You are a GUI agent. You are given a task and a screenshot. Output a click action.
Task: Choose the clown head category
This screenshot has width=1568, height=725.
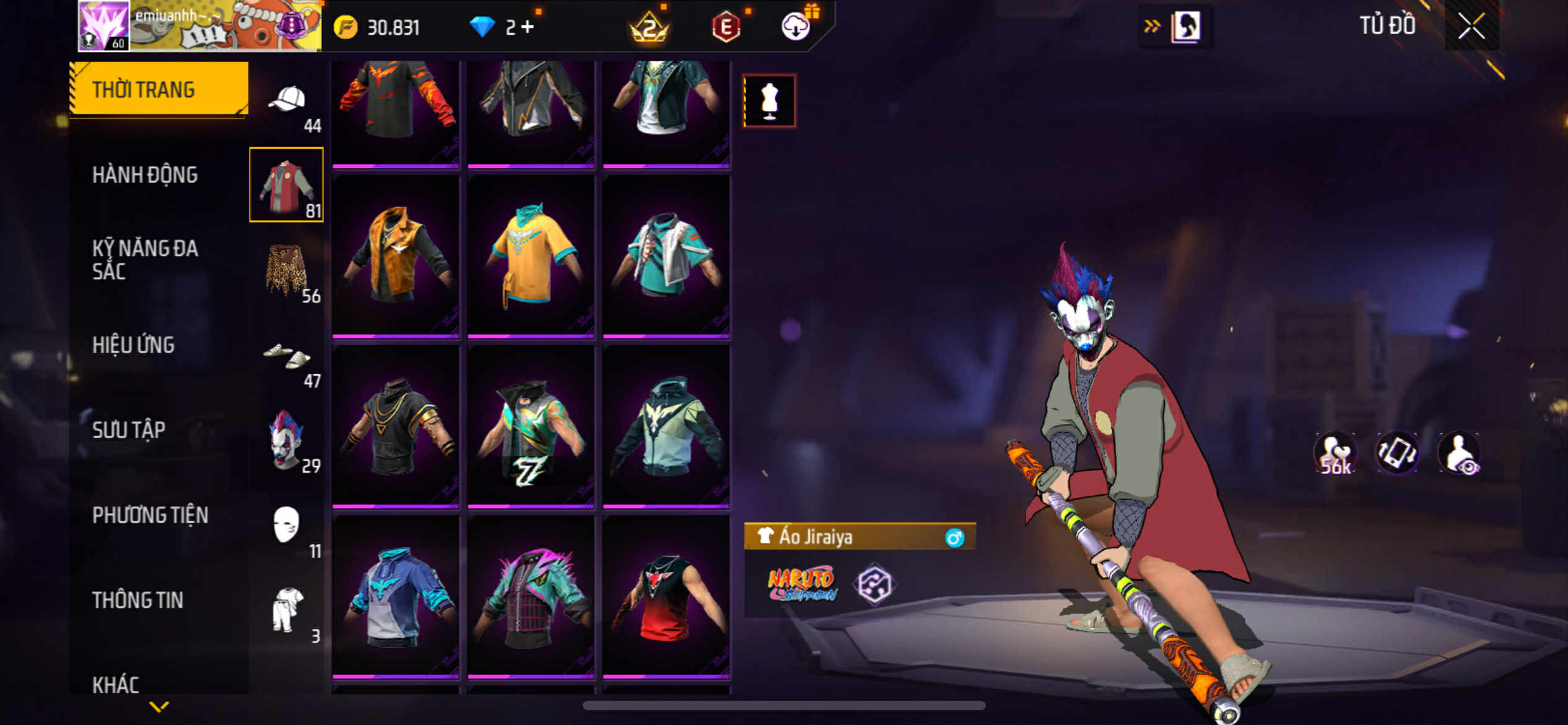coord(286,440)
